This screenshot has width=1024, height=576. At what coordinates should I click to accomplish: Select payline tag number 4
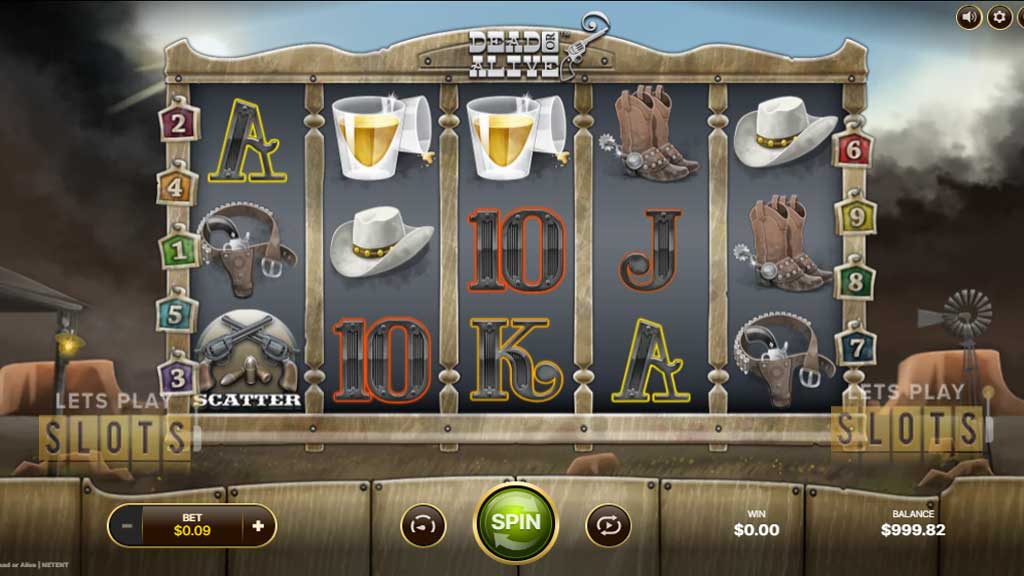click(175, 186)
